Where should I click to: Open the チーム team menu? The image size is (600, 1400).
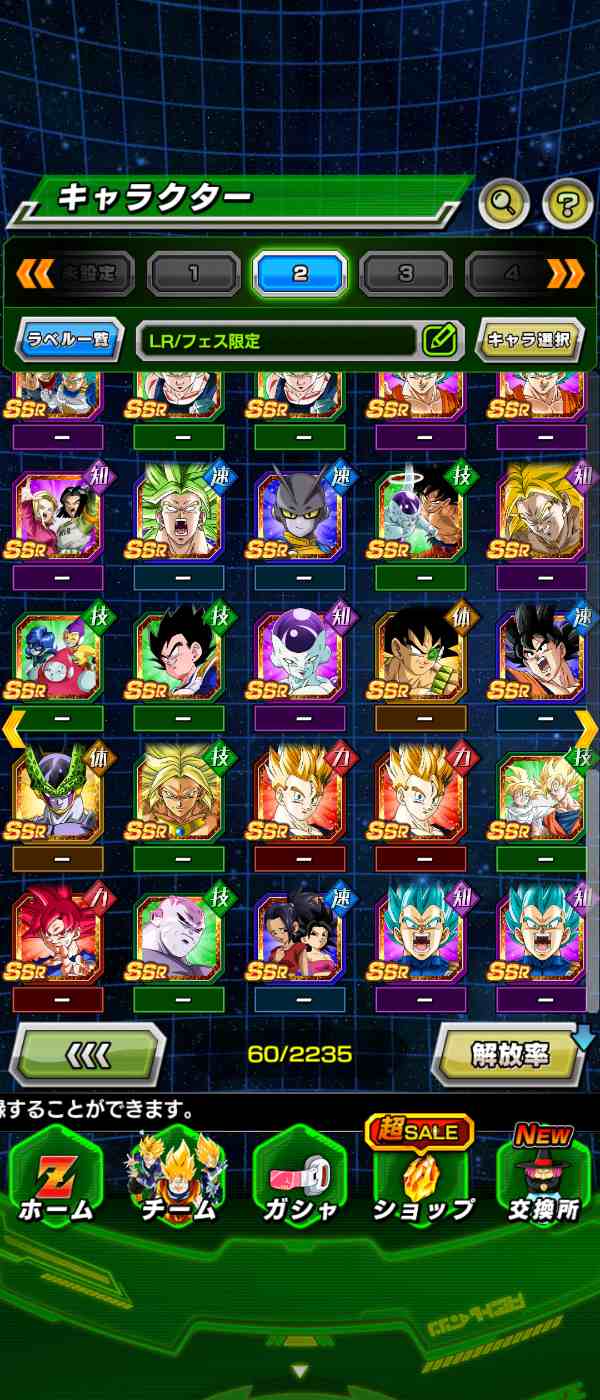click(177, 1180)
